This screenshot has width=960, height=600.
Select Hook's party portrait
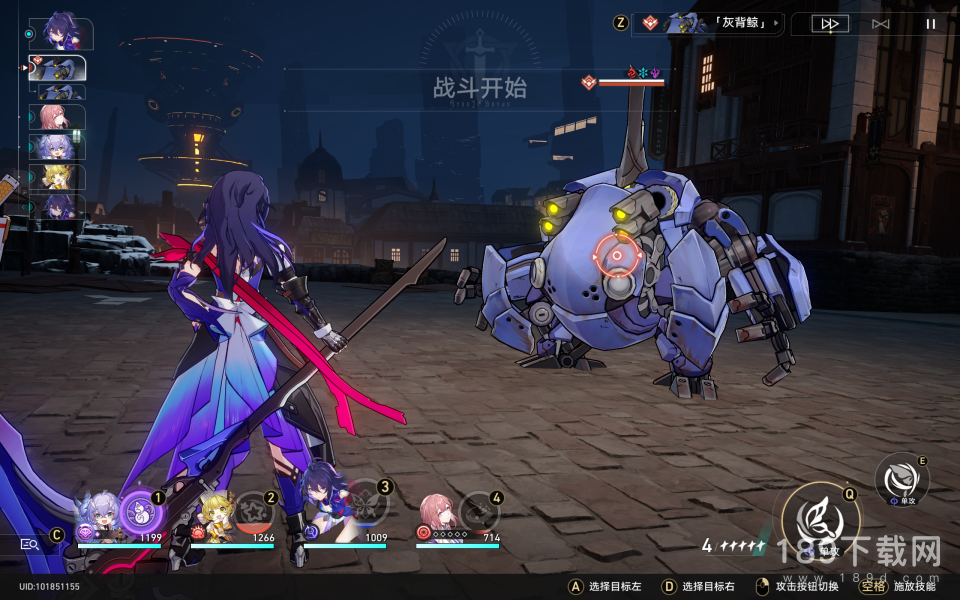(x=215, y=516)
